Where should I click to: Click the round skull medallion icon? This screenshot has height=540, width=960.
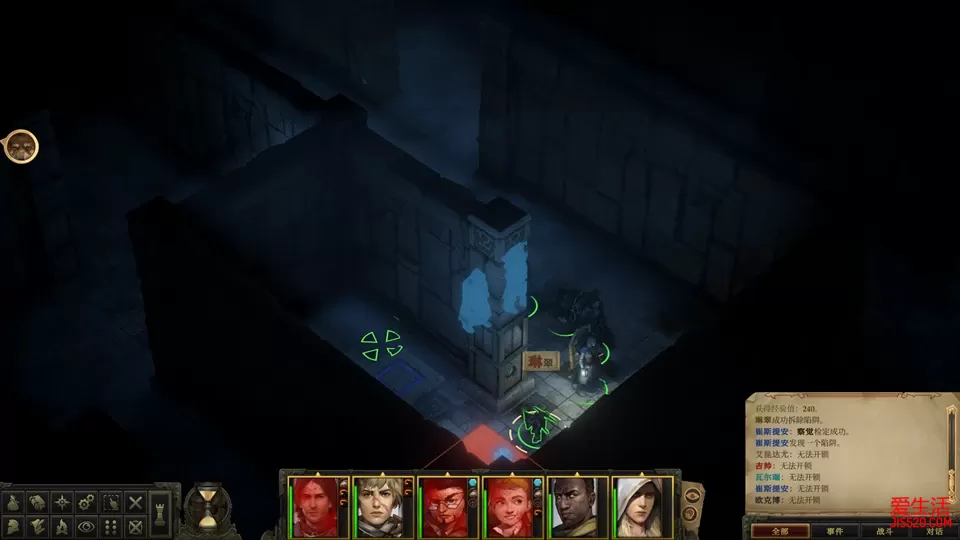click(20, 147)
